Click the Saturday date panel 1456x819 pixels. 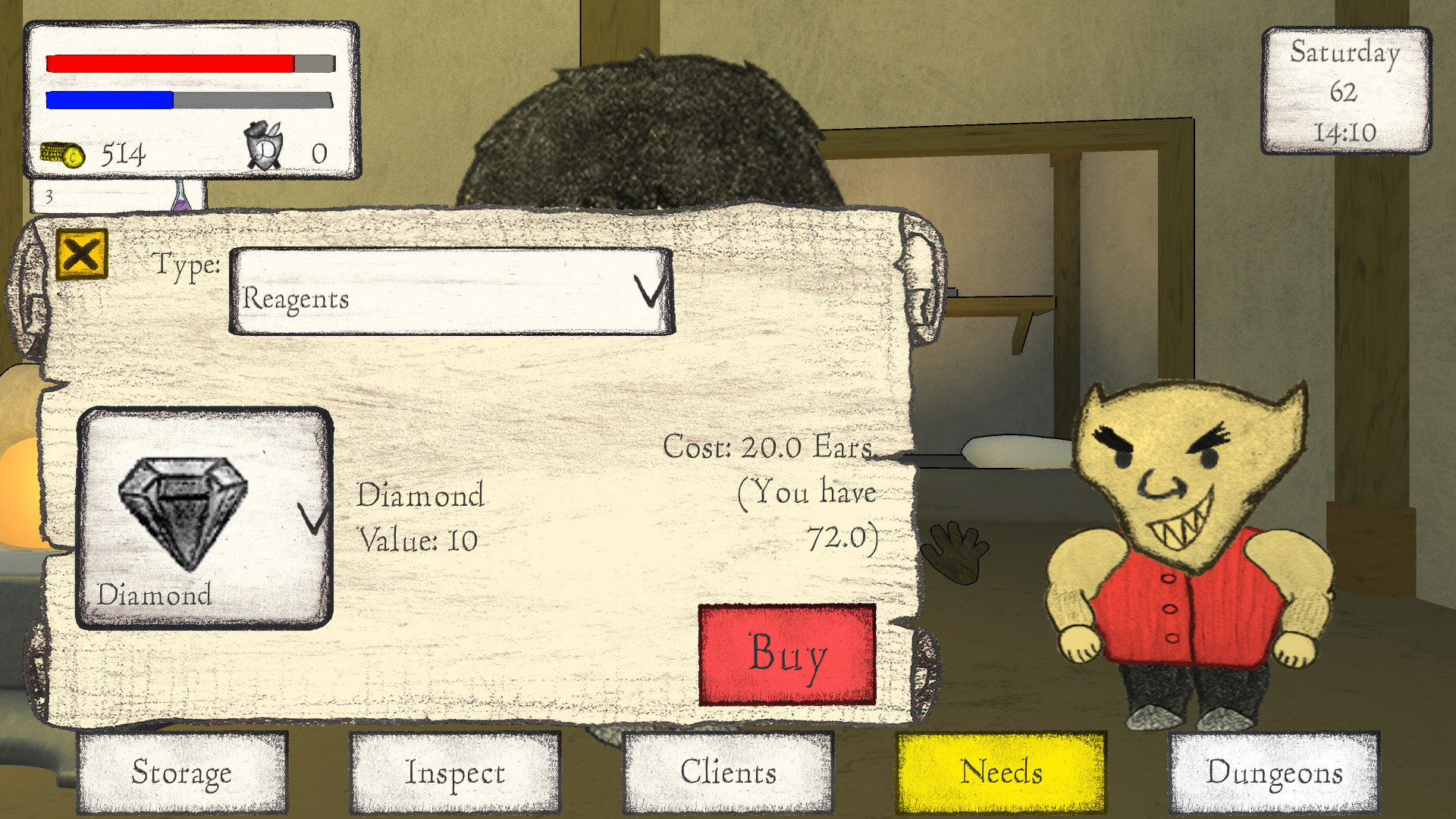[x=1345, y=93]
